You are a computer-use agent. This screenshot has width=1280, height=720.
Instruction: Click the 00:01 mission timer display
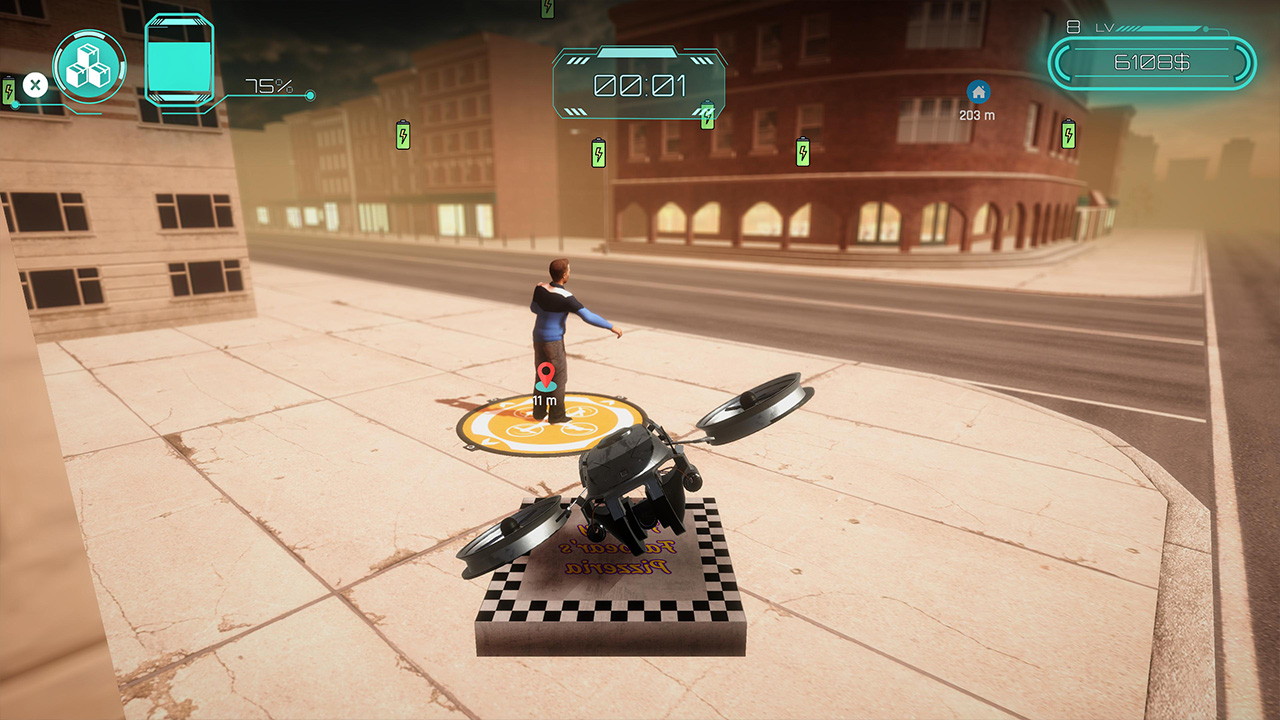(x=640, y=87)
